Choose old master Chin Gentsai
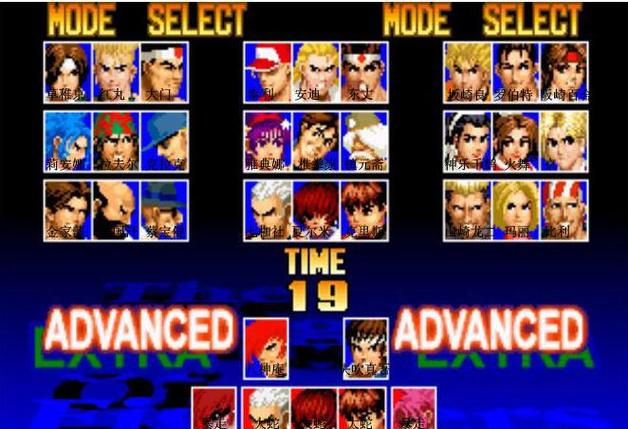The image size is (628, 429). 363,140
